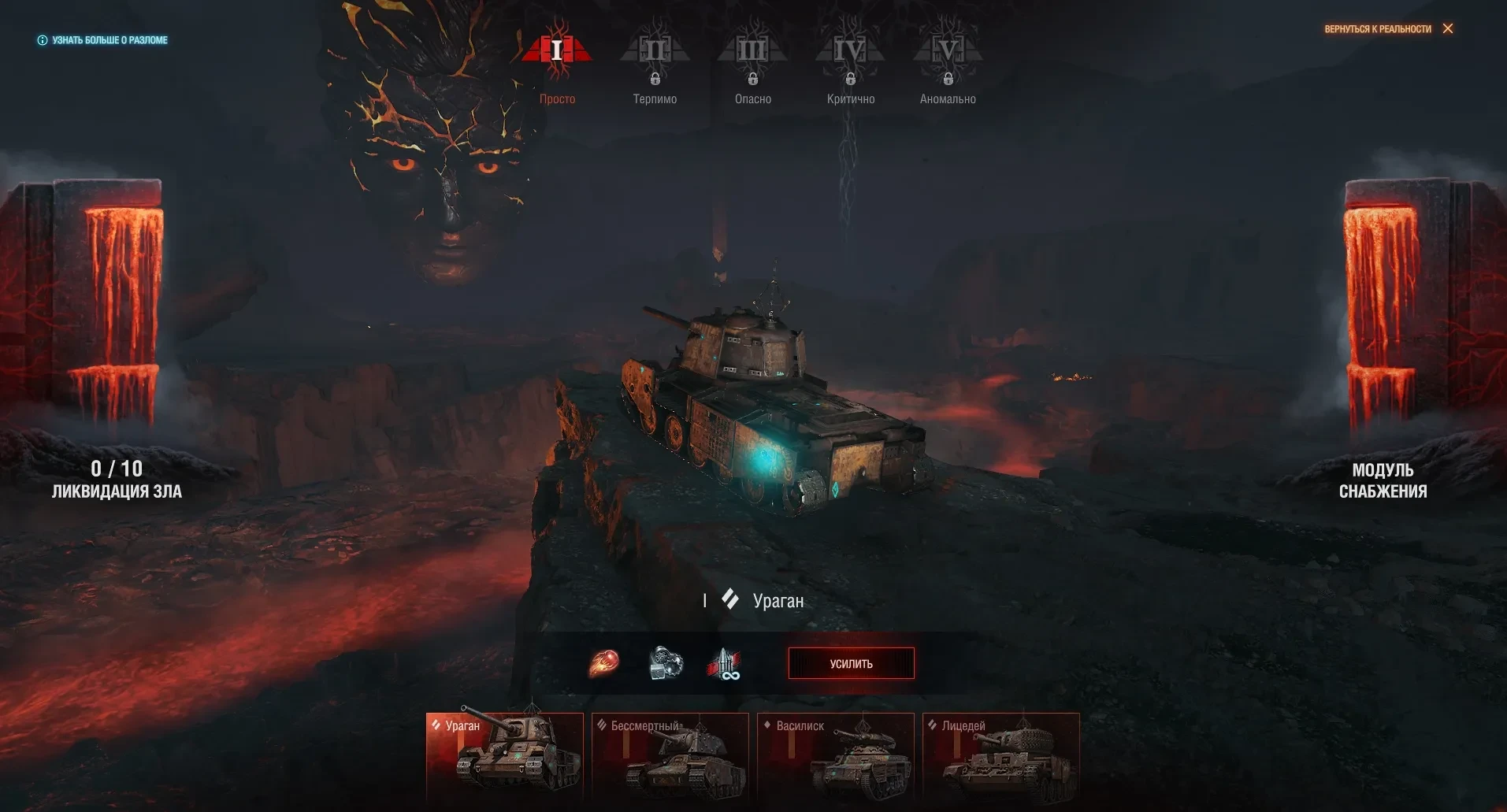
Task: Select the Лицедей tank card
Action: [1001, 757]
